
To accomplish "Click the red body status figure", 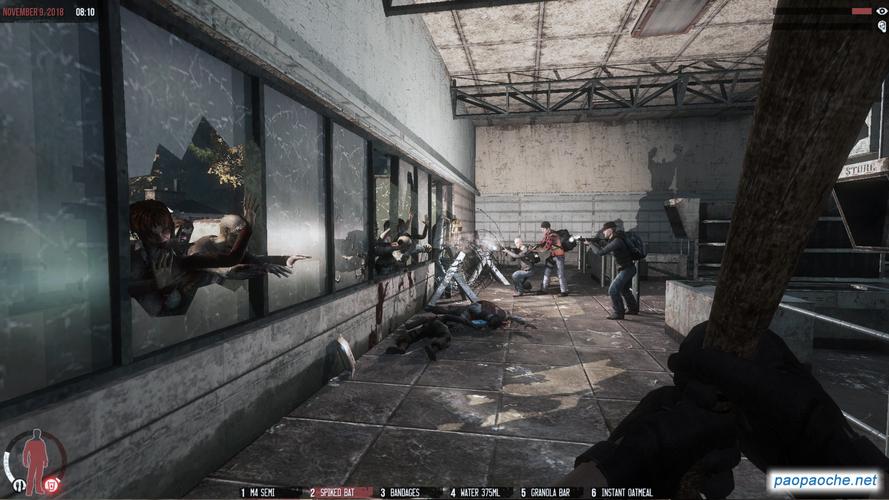I will (36, 460).
